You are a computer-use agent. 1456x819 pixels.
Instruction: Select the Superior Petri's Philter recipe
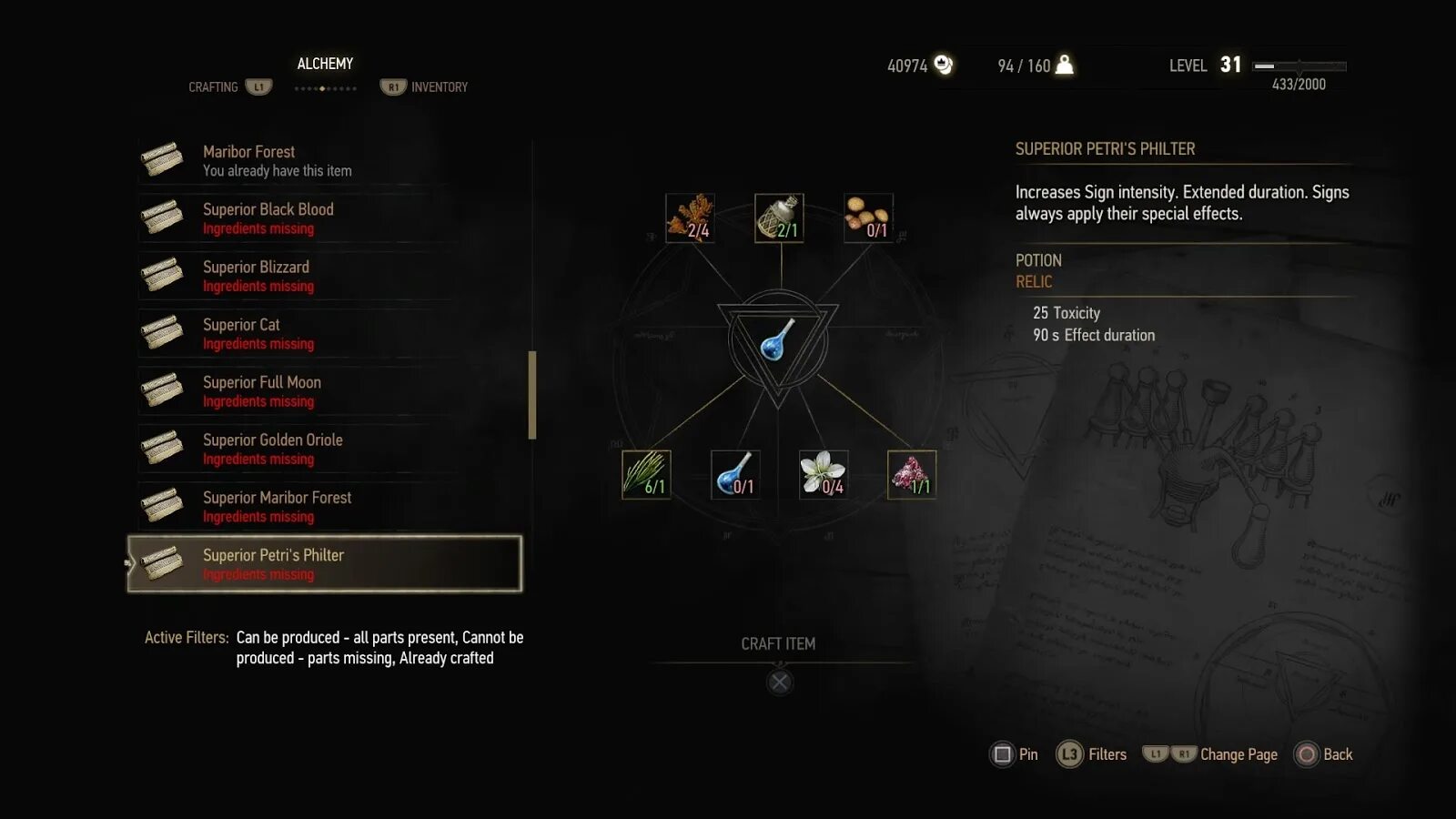click(x=324, y=564)
